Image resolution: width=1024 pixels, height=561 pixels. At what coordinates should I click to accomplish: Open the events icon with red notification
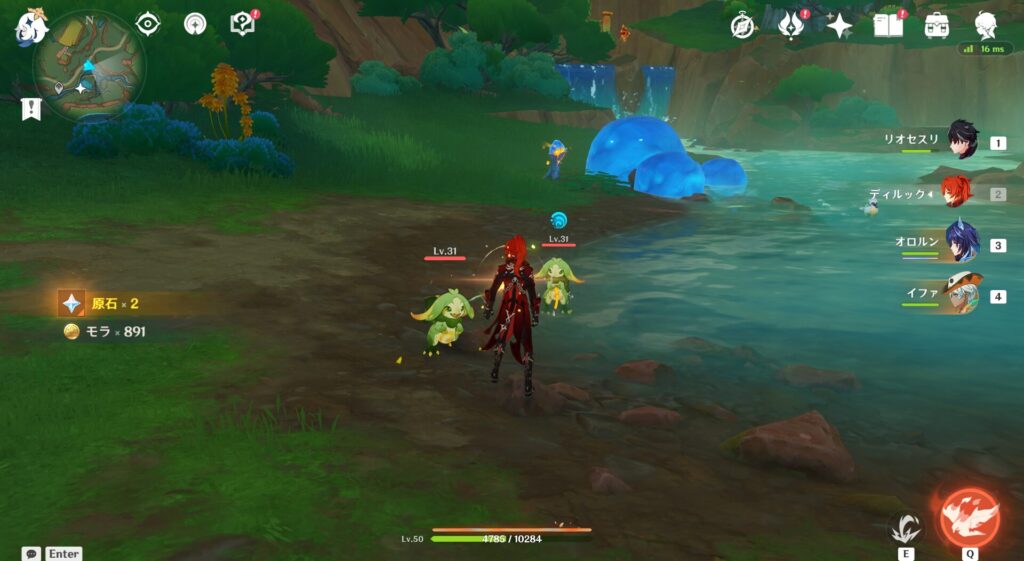[x=791, y=26]
